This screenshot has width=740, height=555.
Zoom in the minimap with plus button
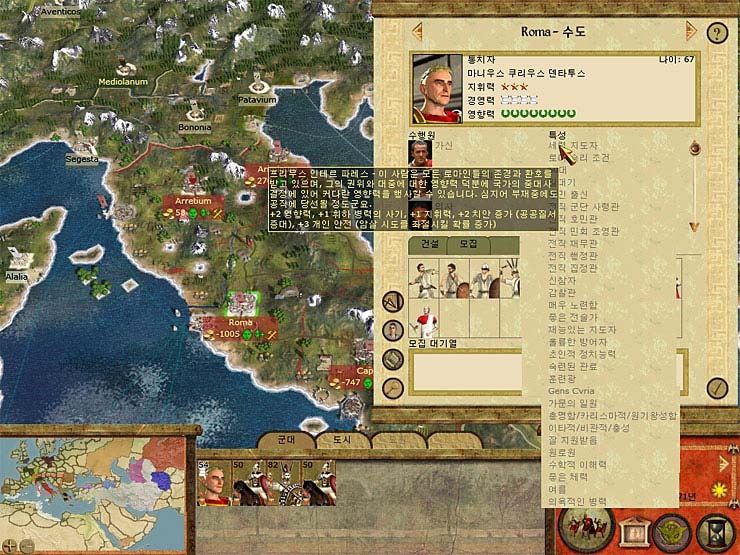pos(8,547)
